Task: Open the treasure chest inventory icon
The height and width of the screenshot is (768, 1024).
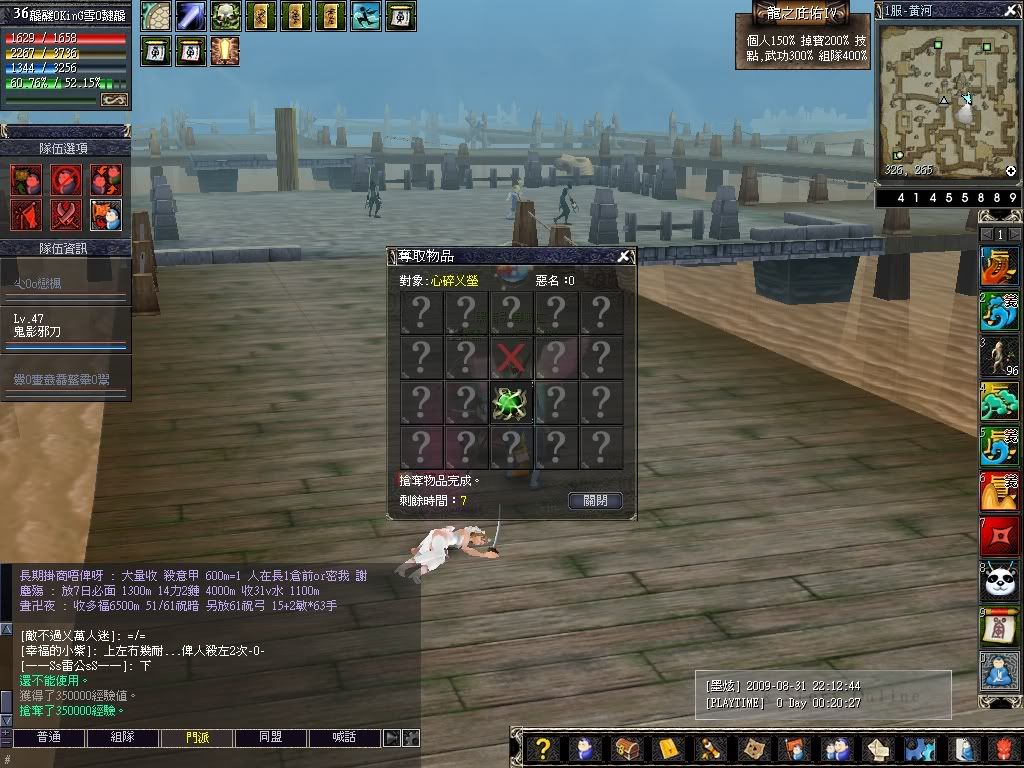Action: point(626,748)
